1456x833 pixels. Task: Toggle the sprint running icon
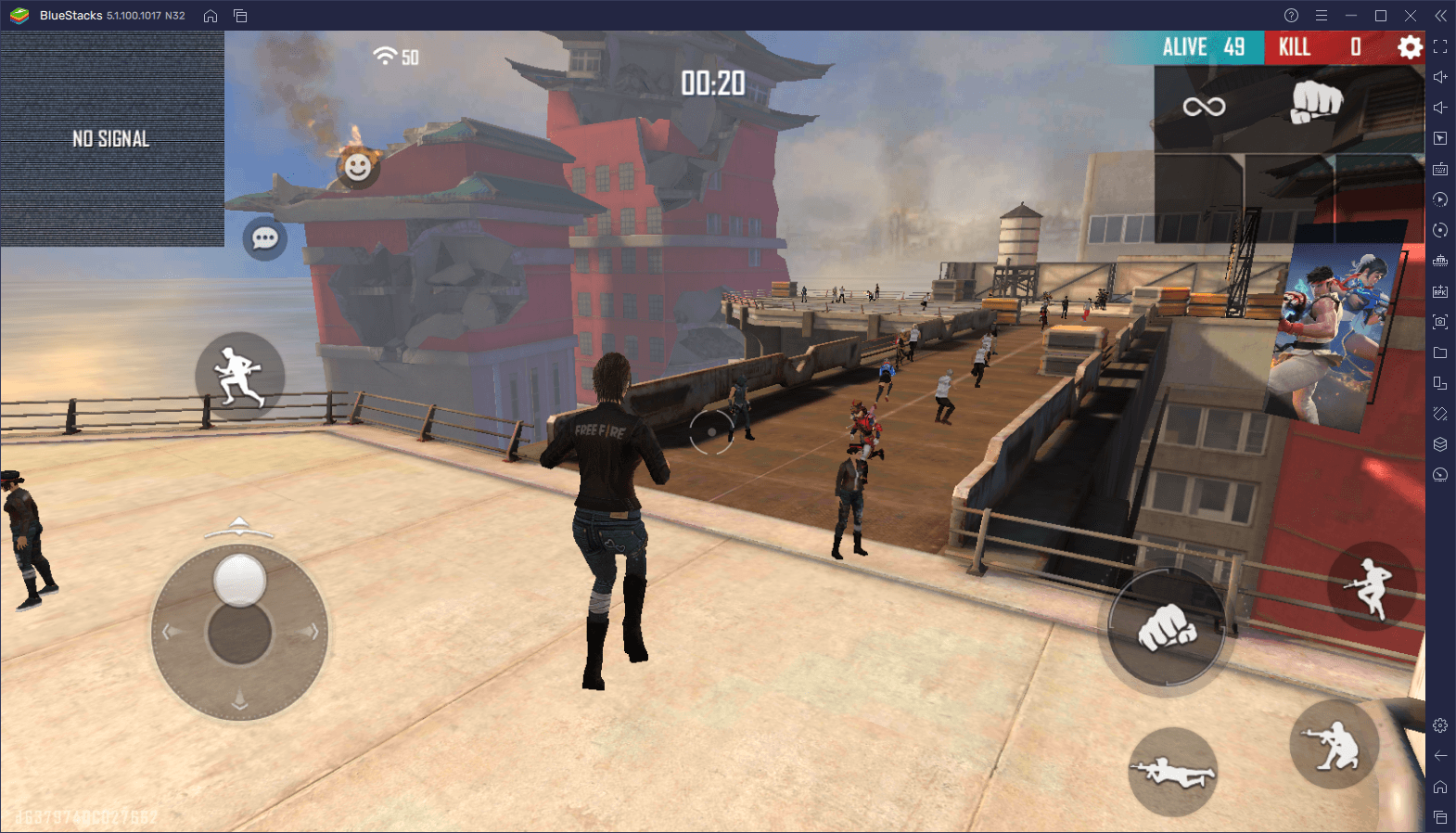point(239,376)
